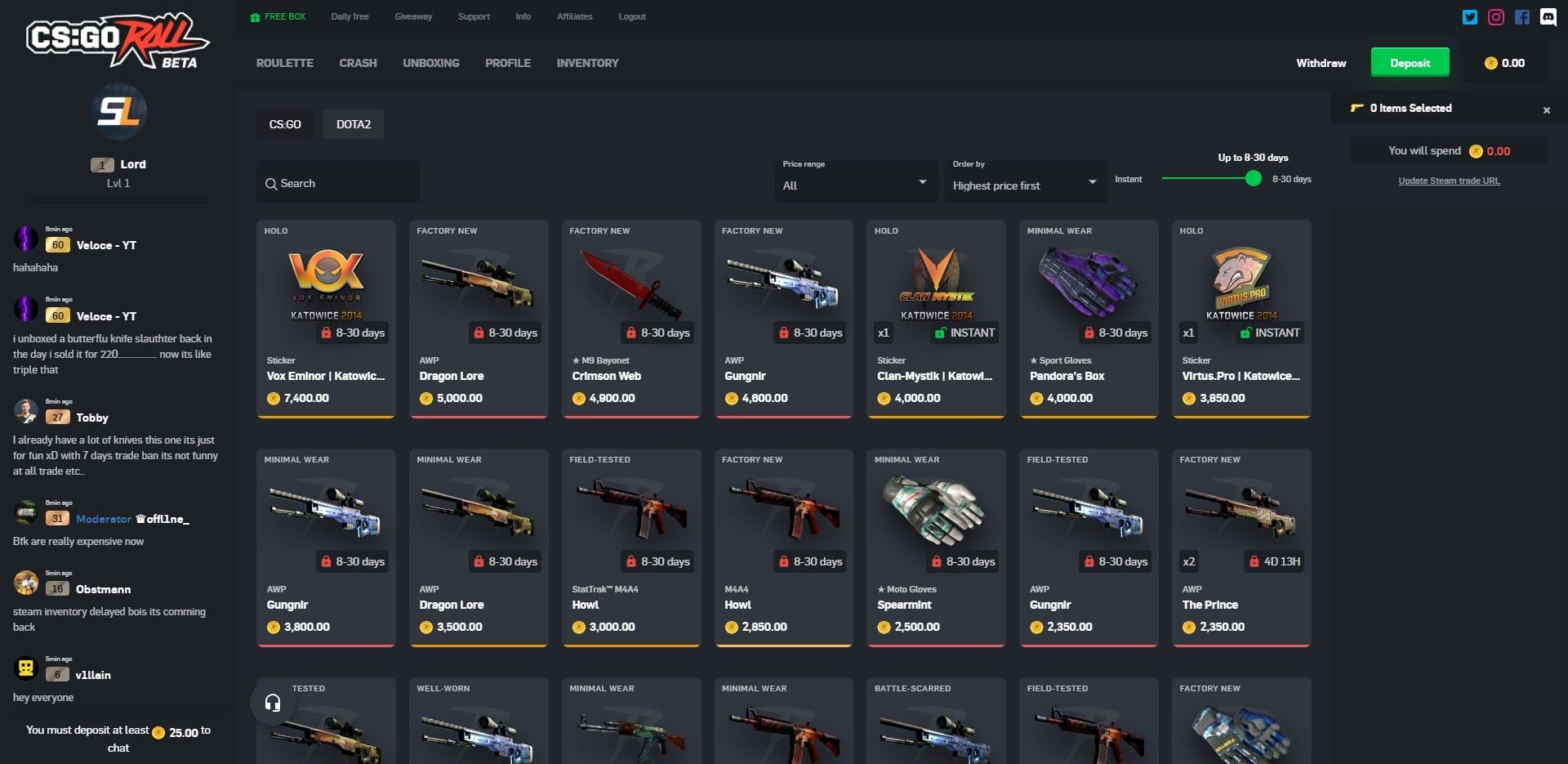Open the Update Steam trade URL link
The image size is (1568, 764).
point(1448,181)
